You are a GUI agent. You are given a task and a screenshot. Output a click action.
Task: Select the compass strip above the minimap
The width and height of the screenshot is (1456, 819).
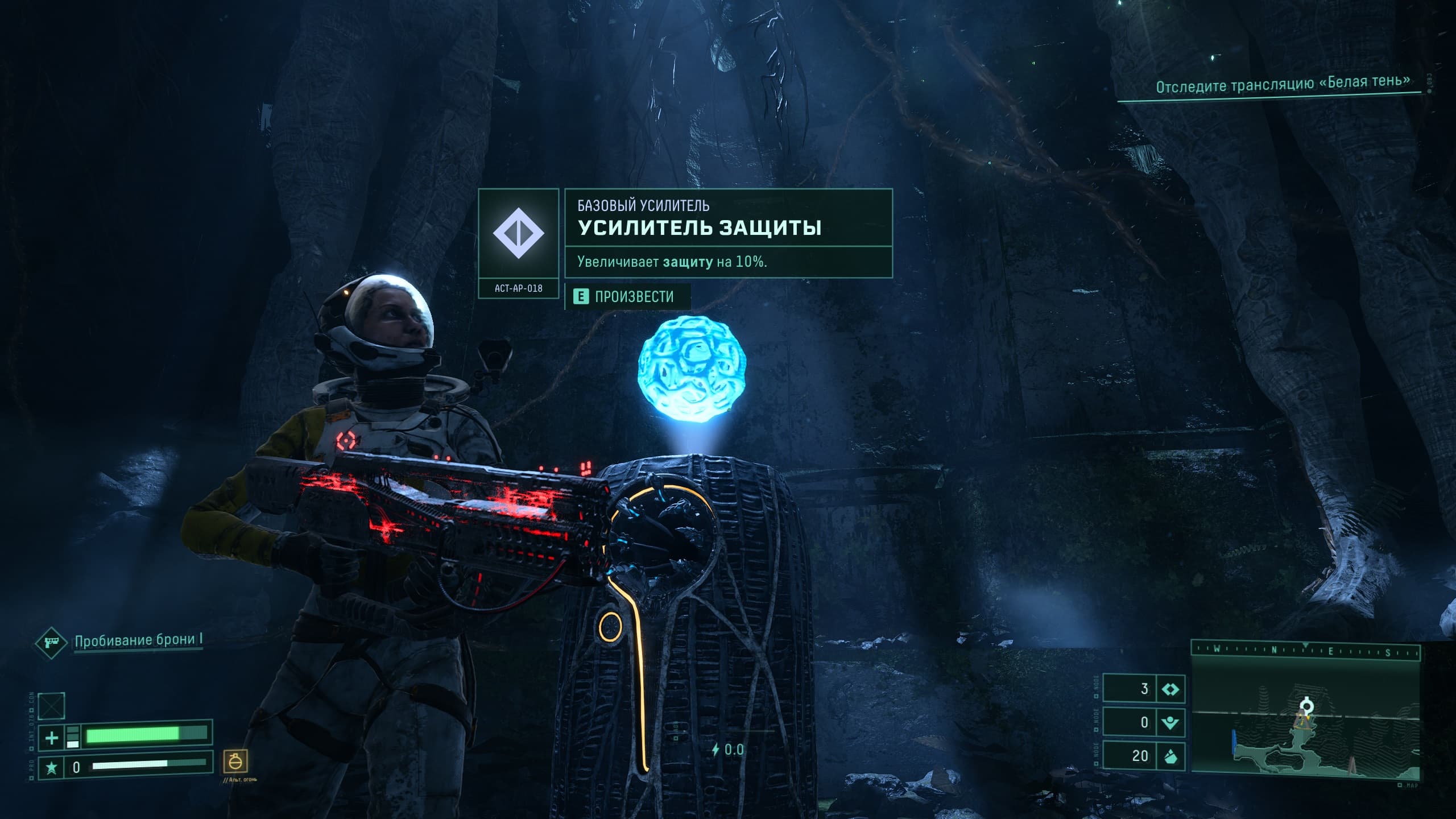[x=1305, y=650]
